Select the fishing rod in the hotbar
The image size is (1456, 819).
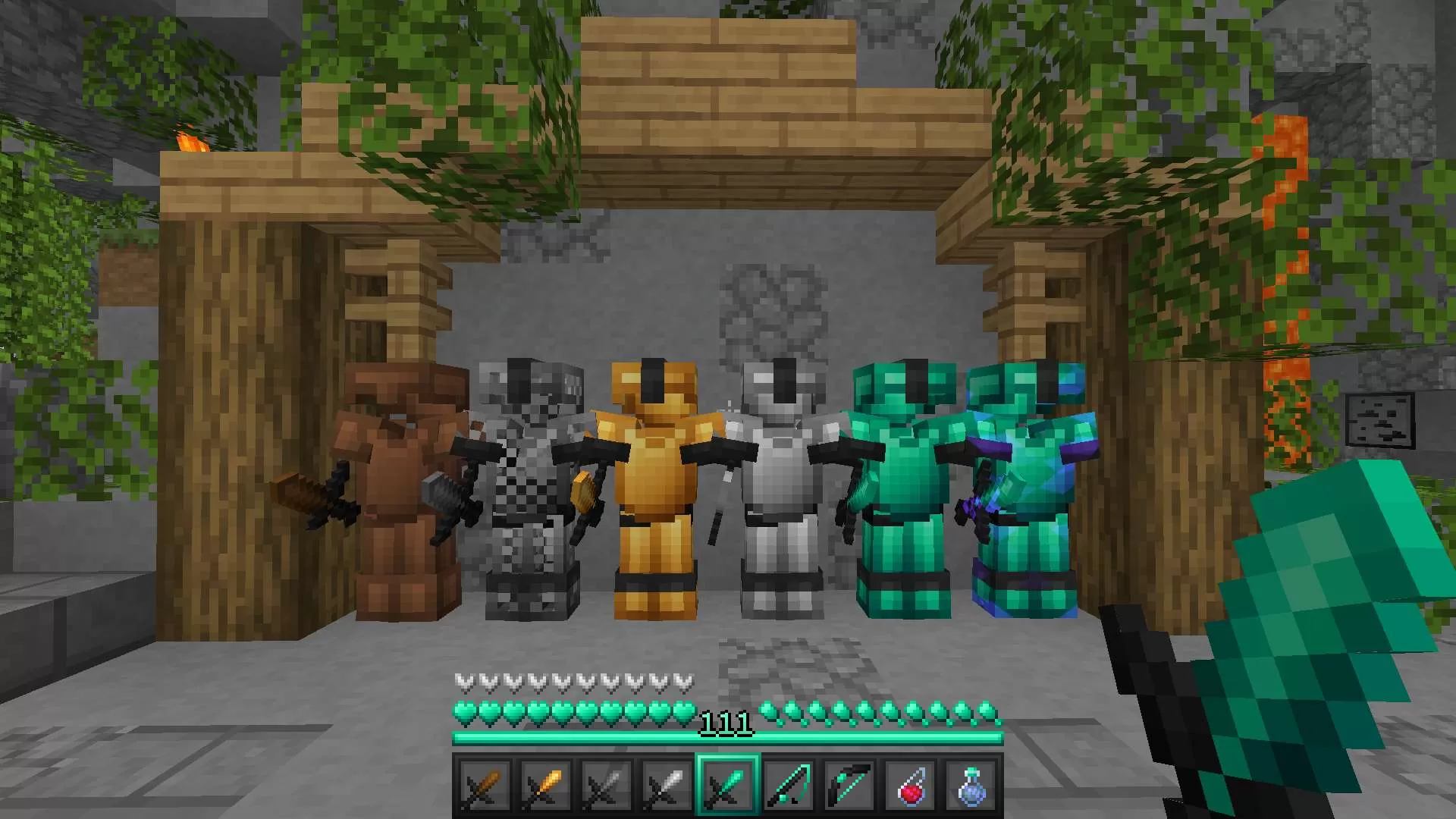pyautogui.click(x=789, y=785)
